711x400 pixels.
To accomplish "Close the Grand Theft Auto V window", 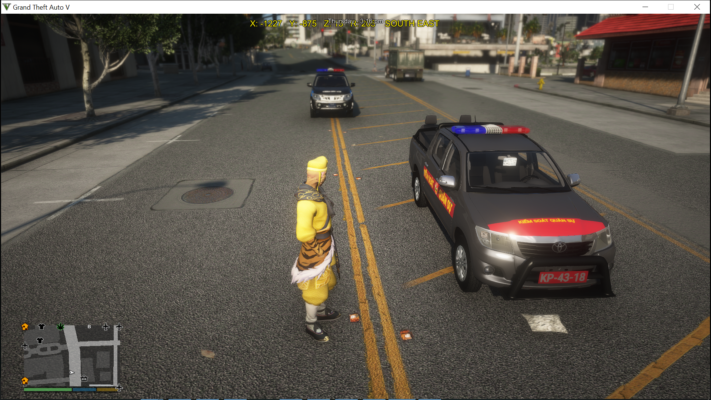I will click(698, 7).
